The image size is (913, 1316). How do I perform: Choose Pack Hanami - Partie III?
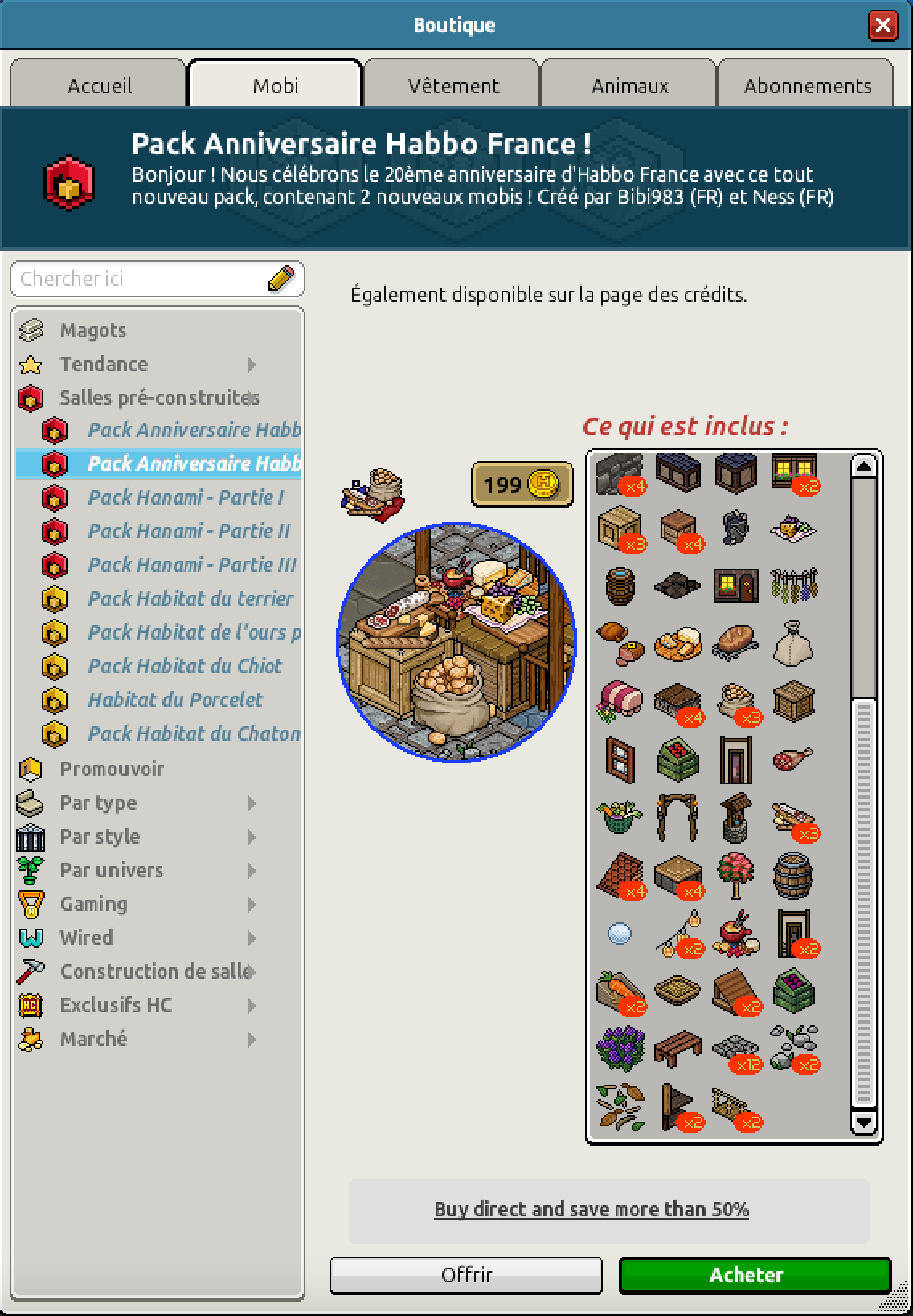(191, 565)
